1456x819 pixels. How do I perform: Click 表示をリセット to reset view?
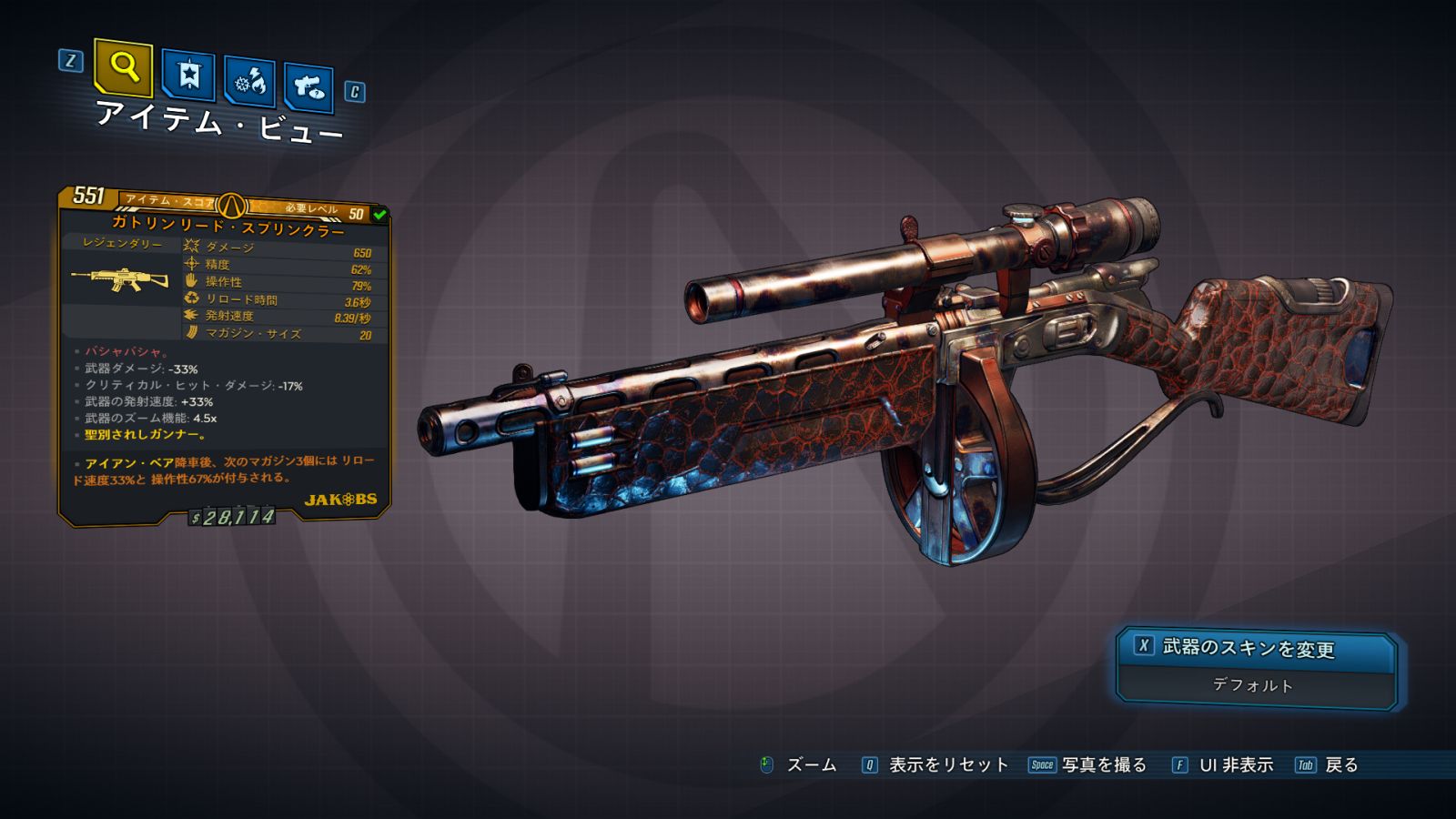pos(947,765)
